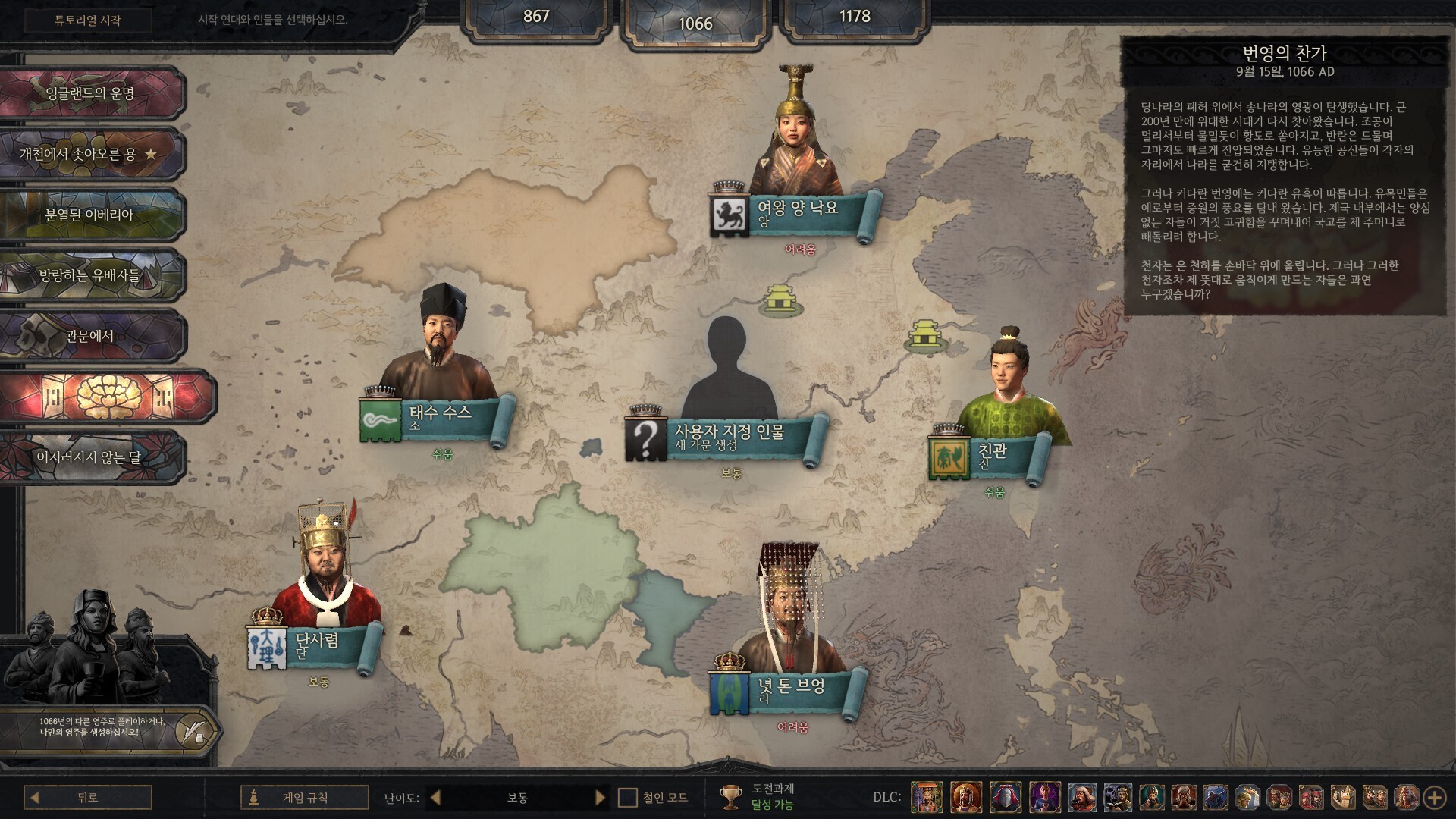This screenshot has width=1456, height=819.
Task: Choose the 이지러지지 않는 달 bookmark
Action: point(90,457)
